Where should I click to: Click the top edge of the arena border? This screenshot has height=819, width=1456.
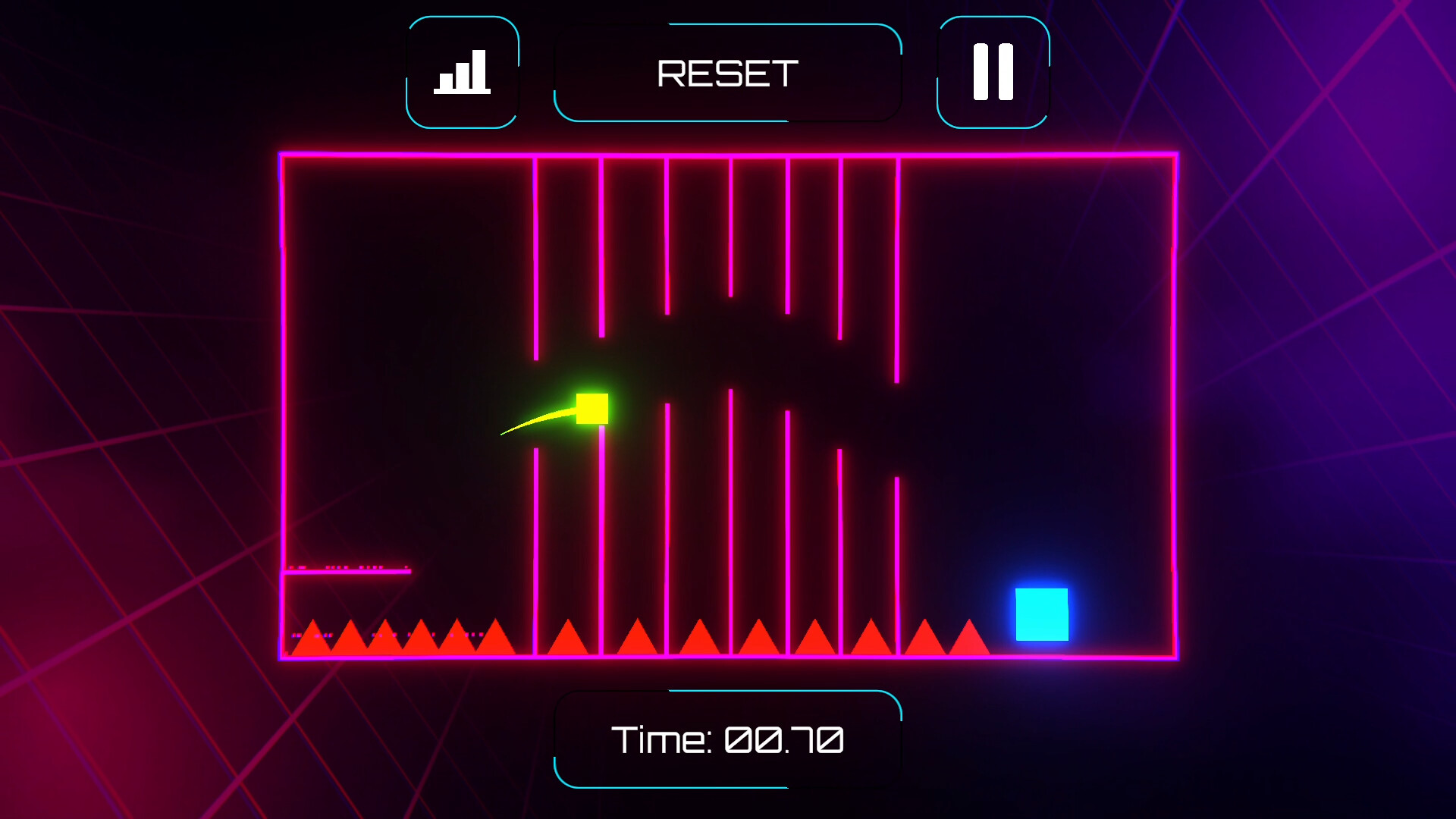728,155
